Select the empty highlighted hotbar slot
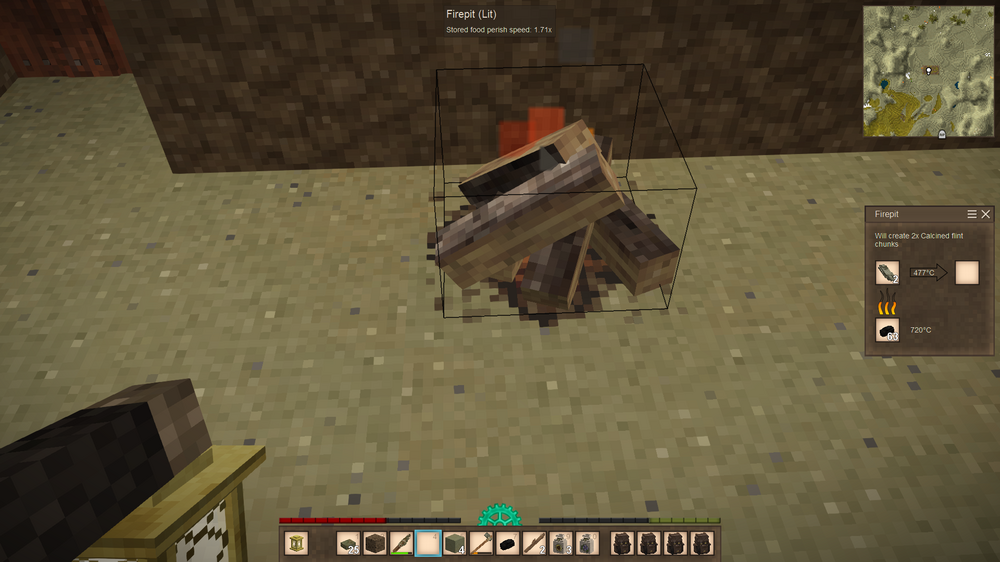The height and width of the screenshot is (562, 1000). coord(427,543)
